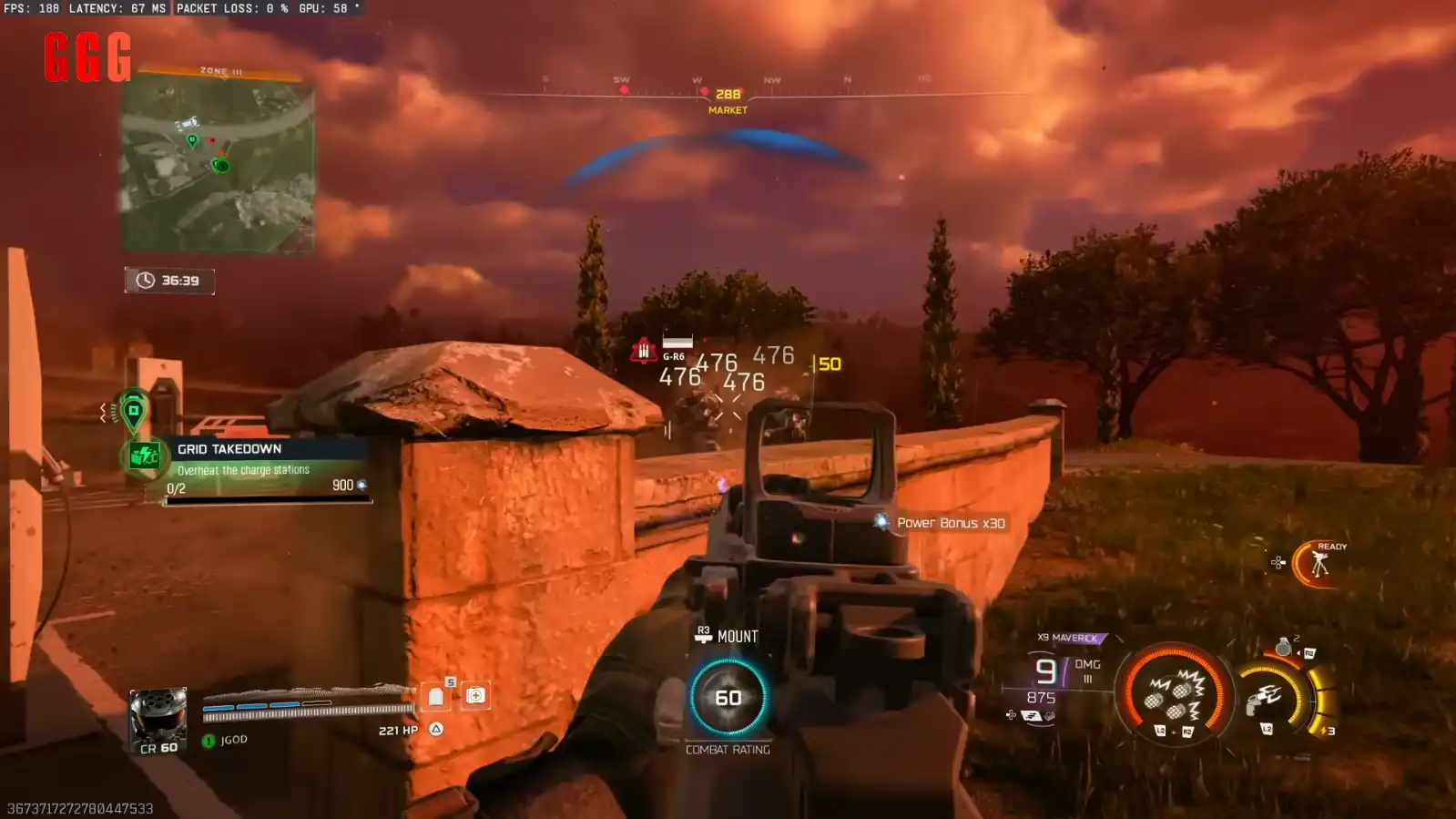Activate the revolver blast ability
The height and width of the screenshot is (819, 1456).
(x=1268, y=699)
